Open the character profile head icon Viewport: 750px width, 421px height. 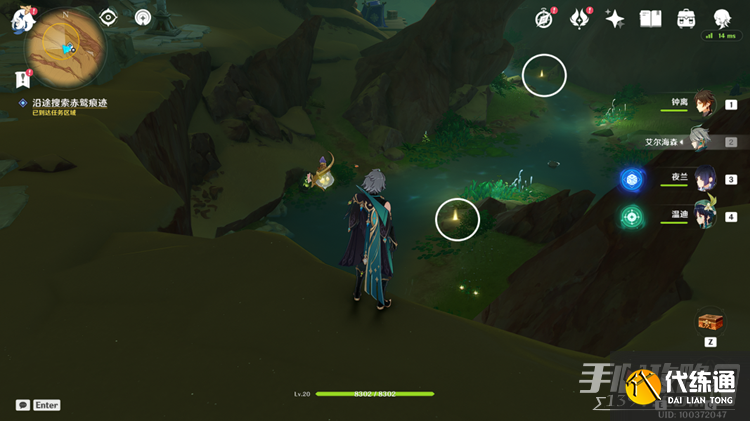pos(722,19)
